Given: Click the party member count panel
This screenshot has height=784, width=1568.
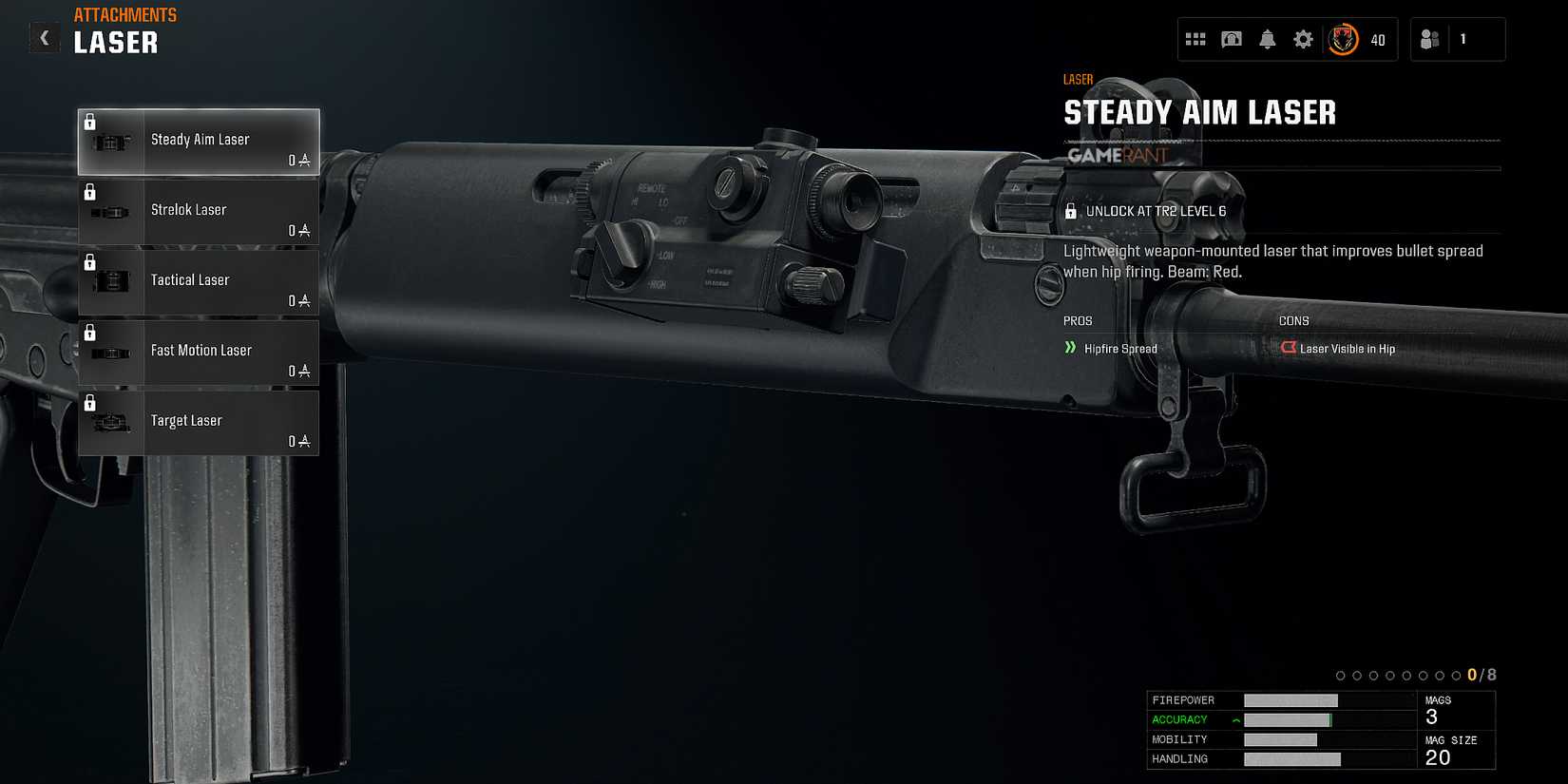Looking at the screenshot, I should [1457, 39].
